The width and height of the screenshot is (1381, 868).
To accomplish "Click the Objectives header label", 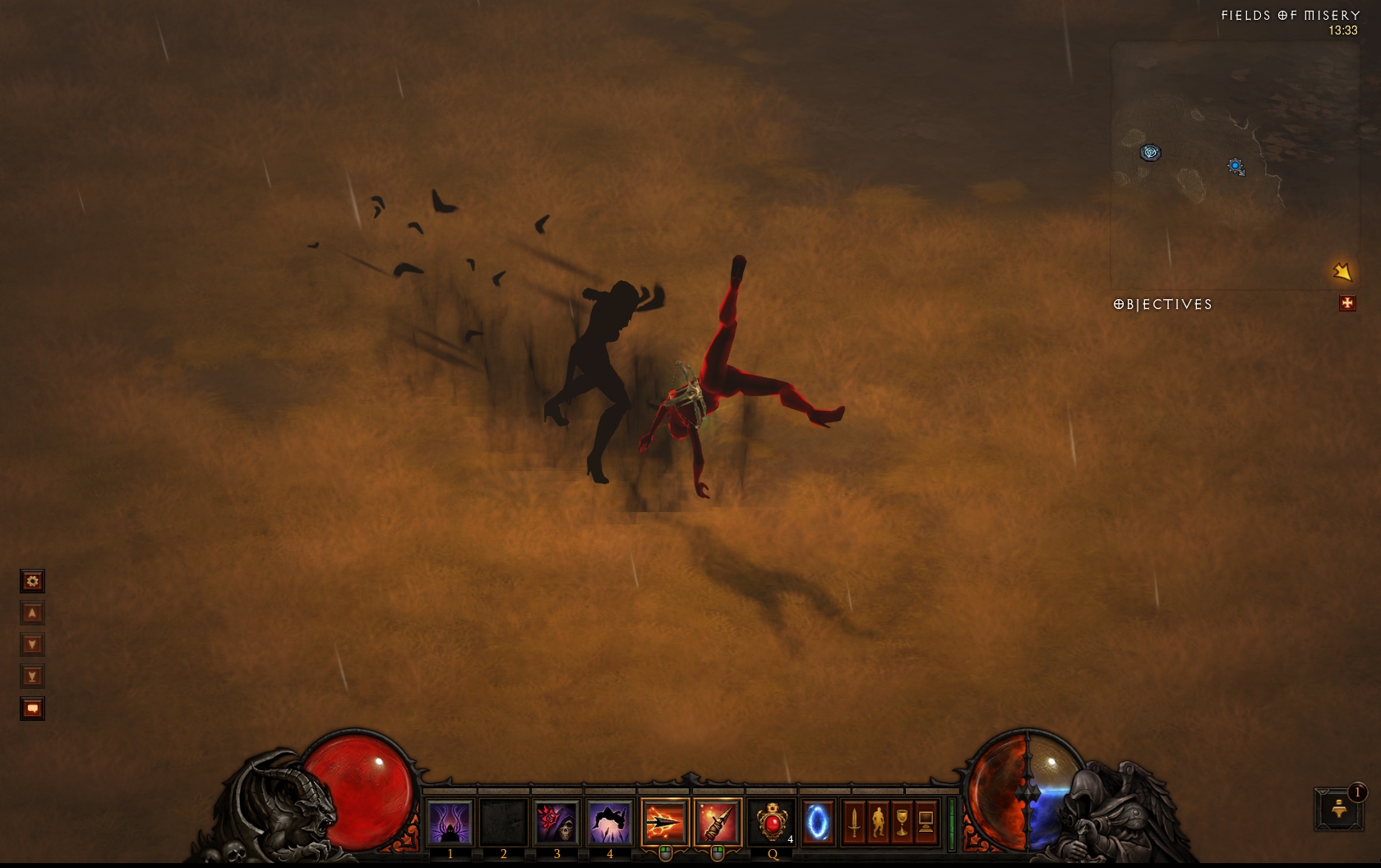I will pyautogui.click(x=1162, y=304).
